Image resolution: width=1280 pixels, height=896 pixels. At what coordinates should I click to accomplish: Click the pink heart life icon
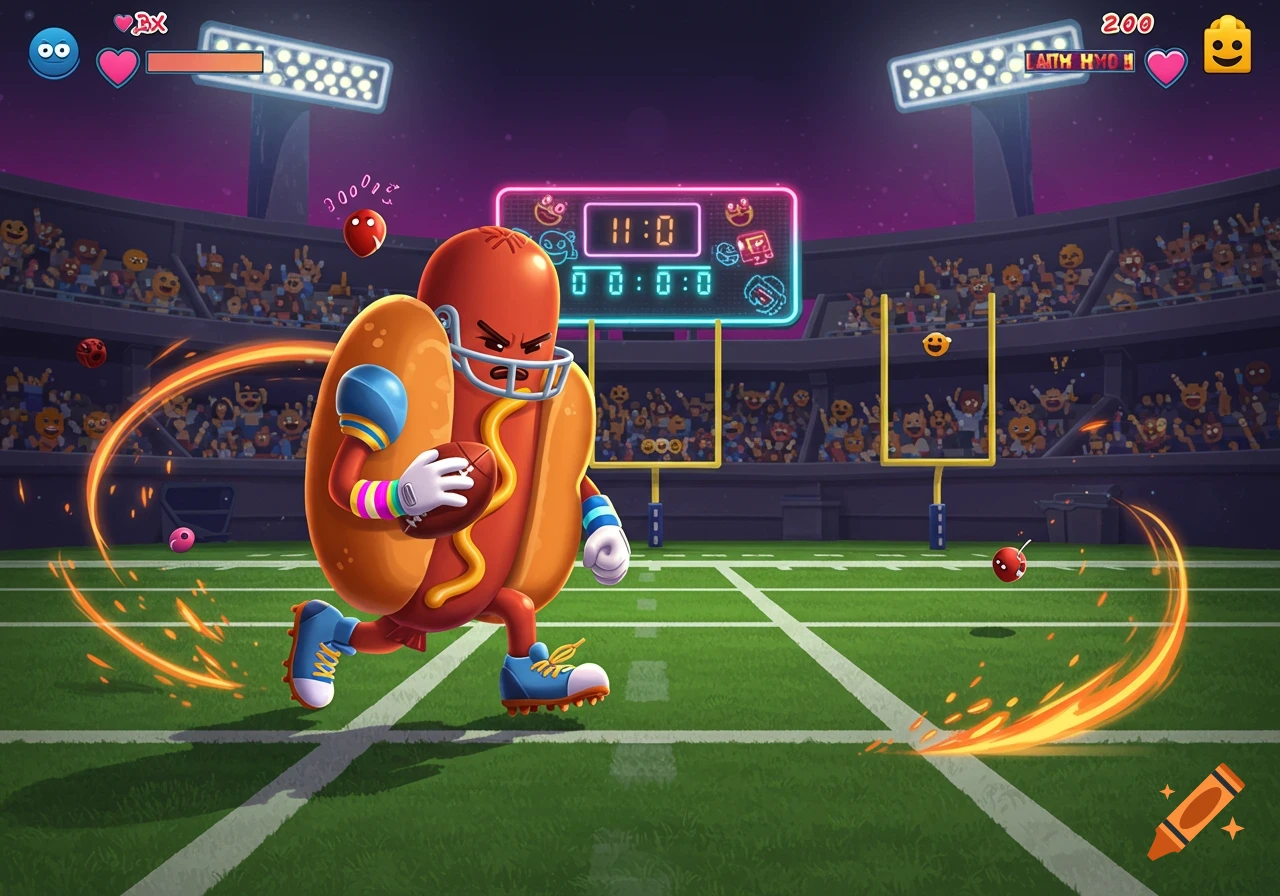point(117,64)
